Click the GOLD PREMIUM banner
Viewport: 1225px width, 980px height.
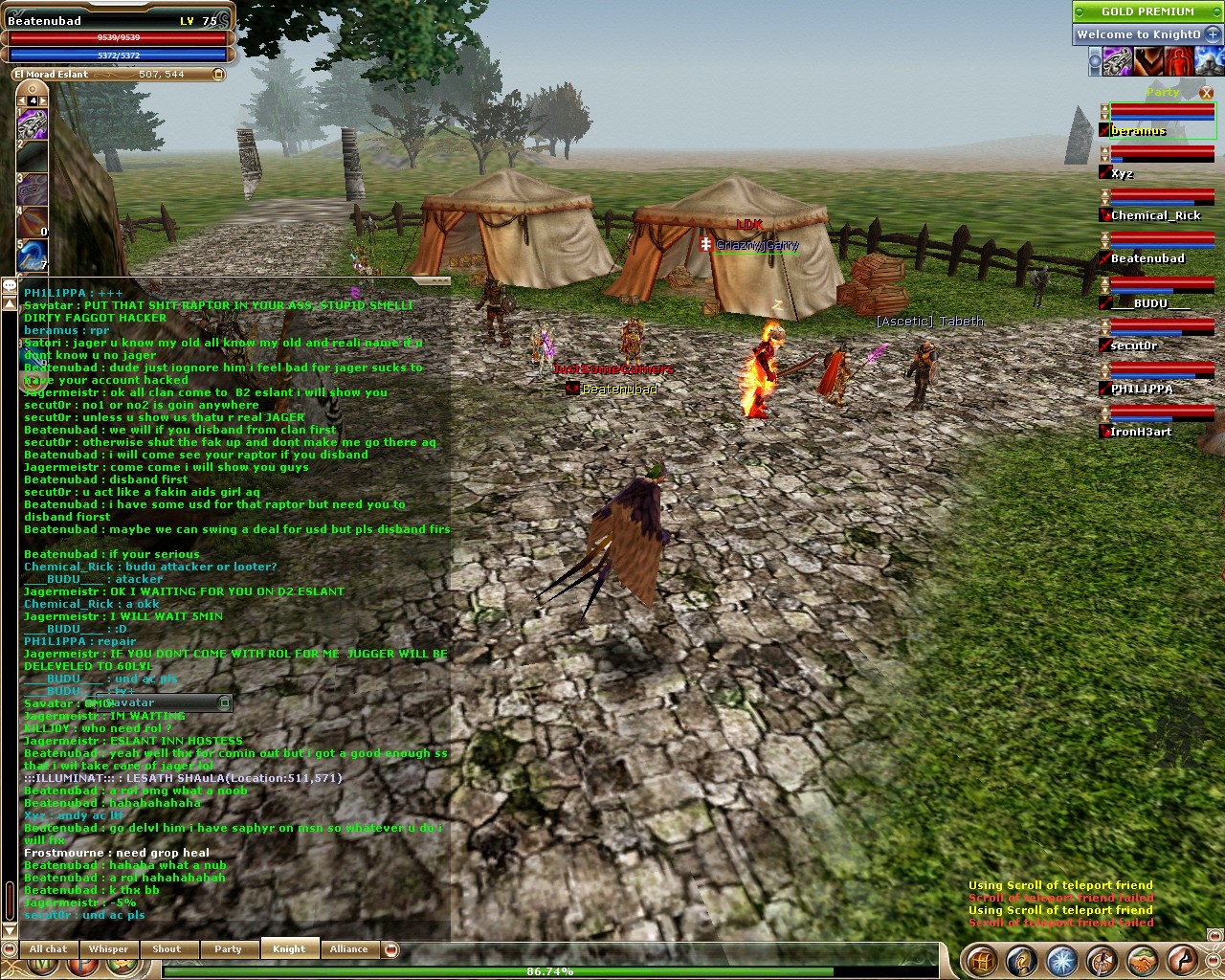[1147, 11]
